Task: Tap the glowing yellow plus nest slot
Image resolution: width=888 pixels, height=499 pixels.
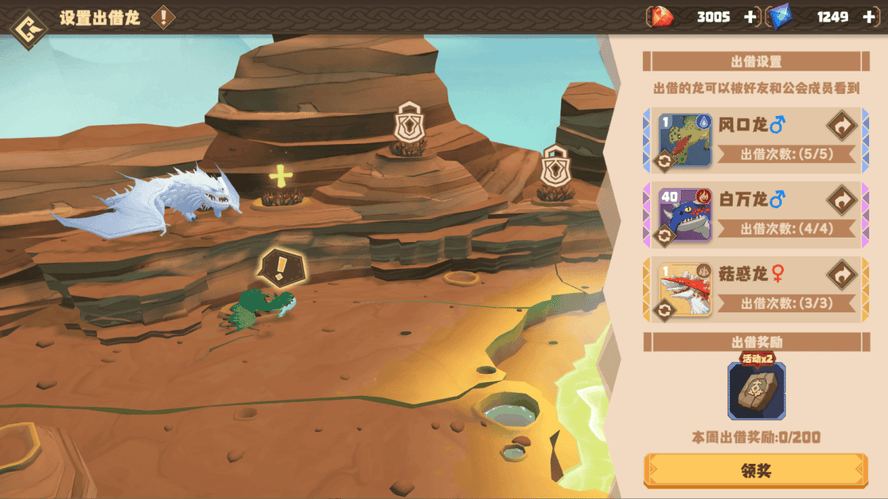Action: pyautogui.click(x=281, y=179)
